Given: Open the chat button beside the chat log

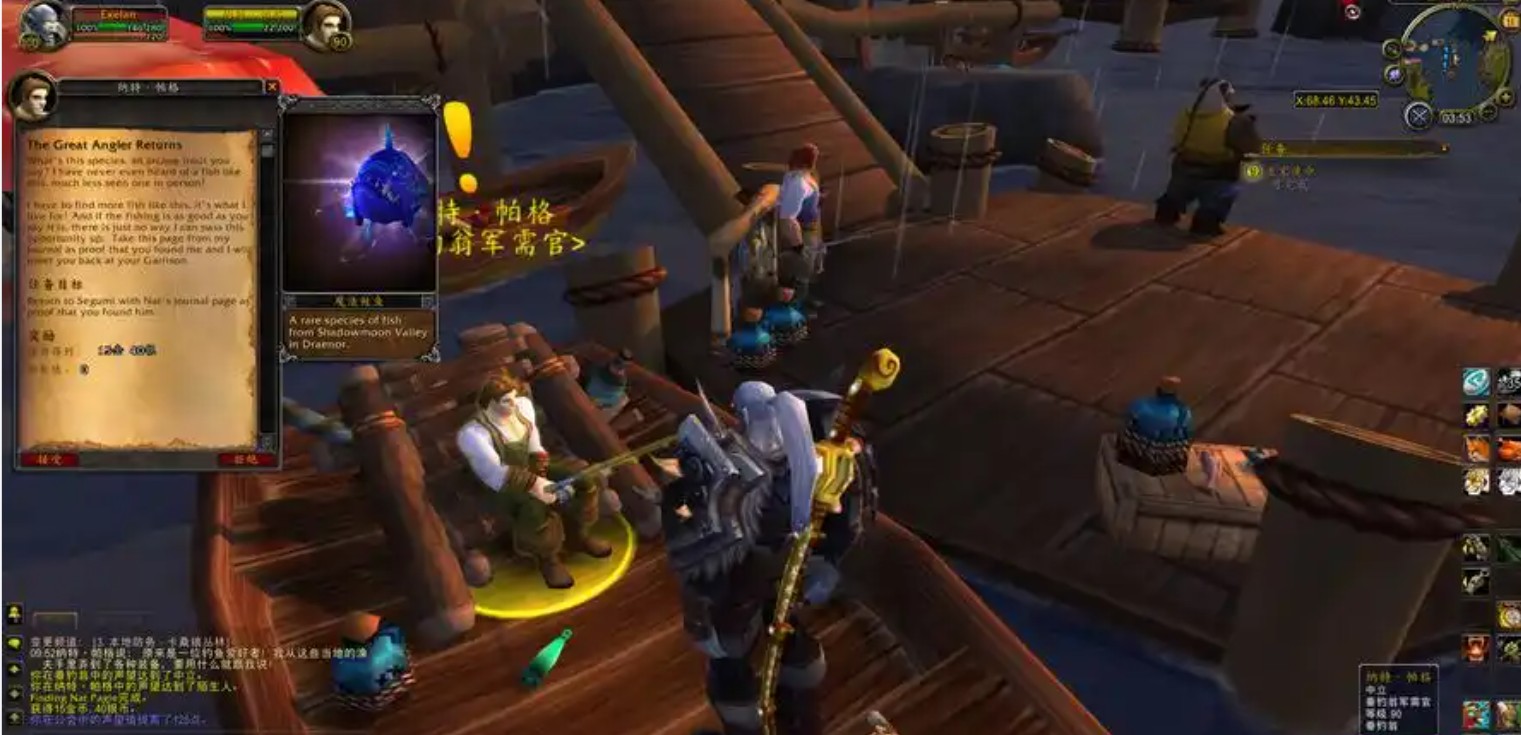Looking at the screenshot, I should pyautogui.click(x=14, y=645).
